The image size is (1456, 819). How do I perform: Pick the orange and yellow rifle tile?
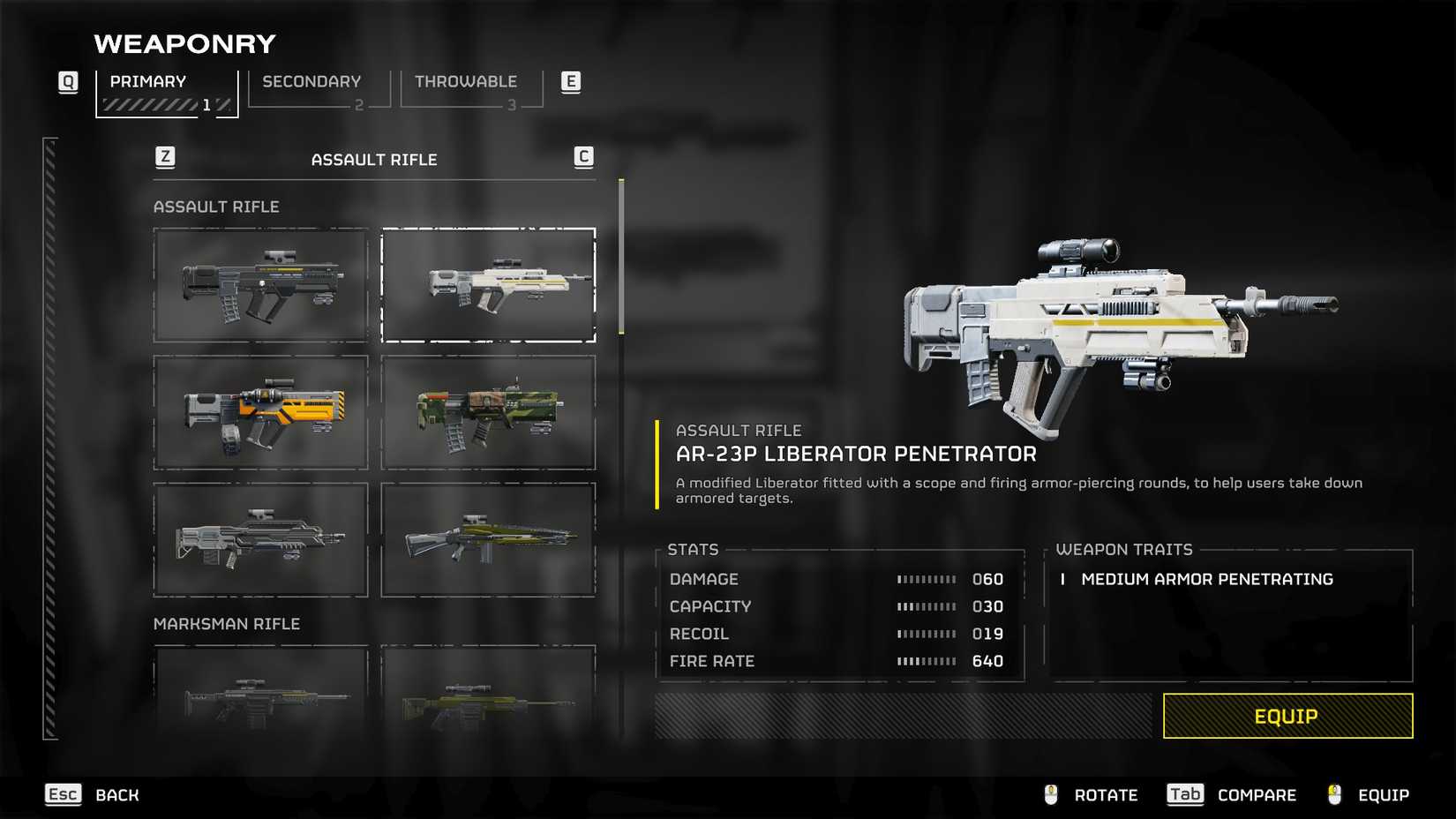click(261, 412)
